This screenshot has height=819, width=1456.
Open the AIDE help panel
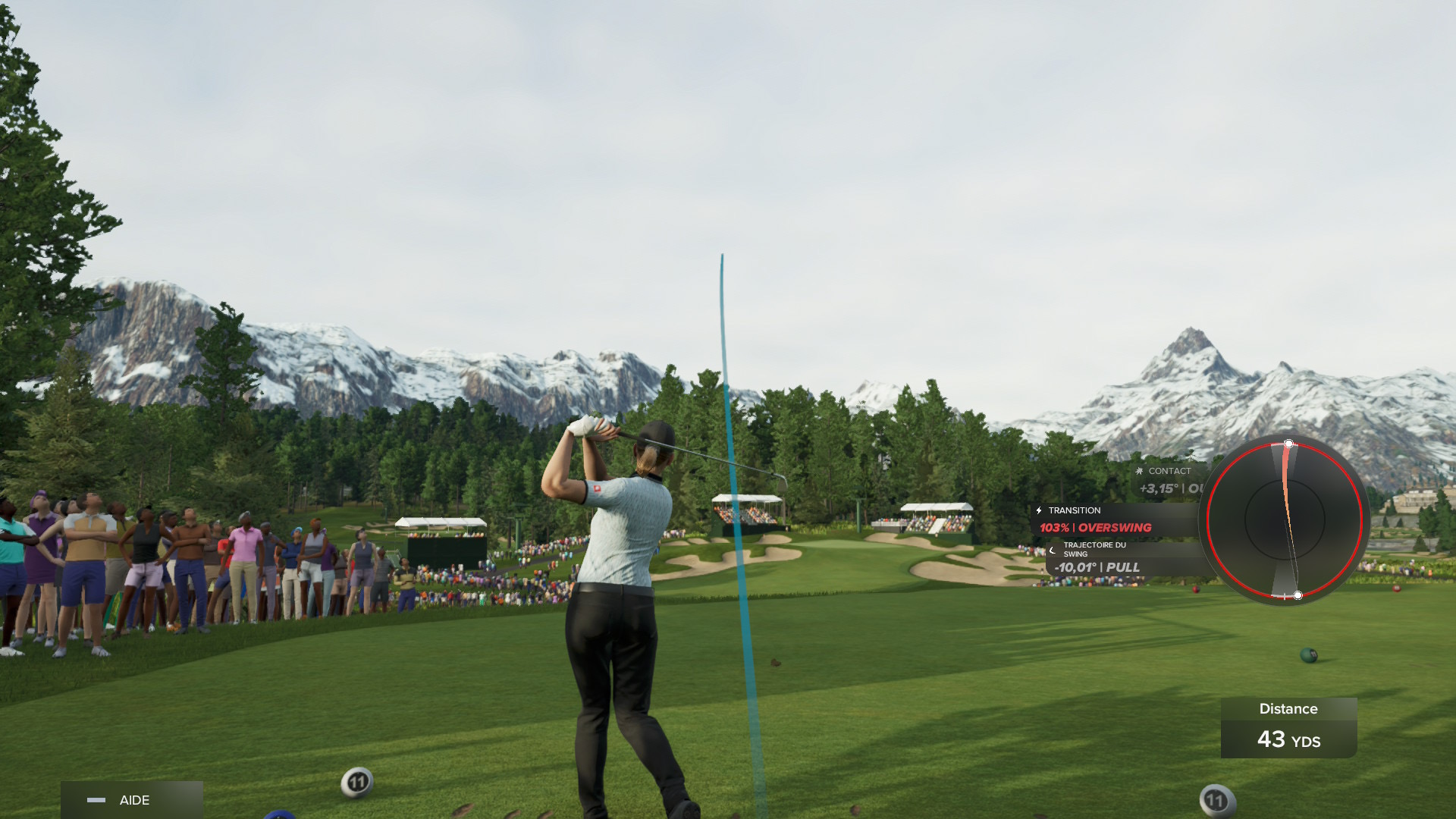[x=130, y=800]
